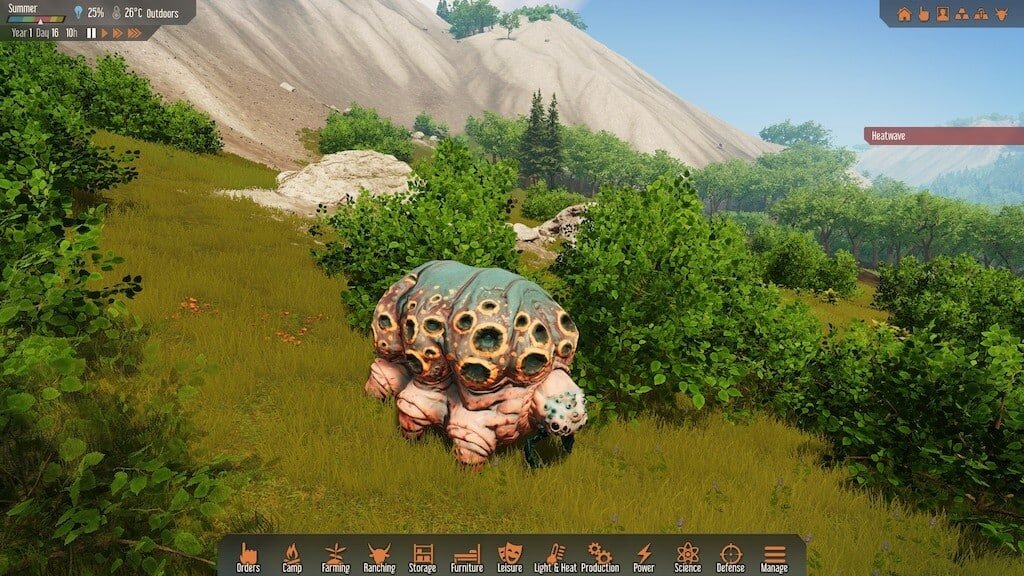Open the Science menu
This screenshot has width=1024, height=576.
[687, 557]
